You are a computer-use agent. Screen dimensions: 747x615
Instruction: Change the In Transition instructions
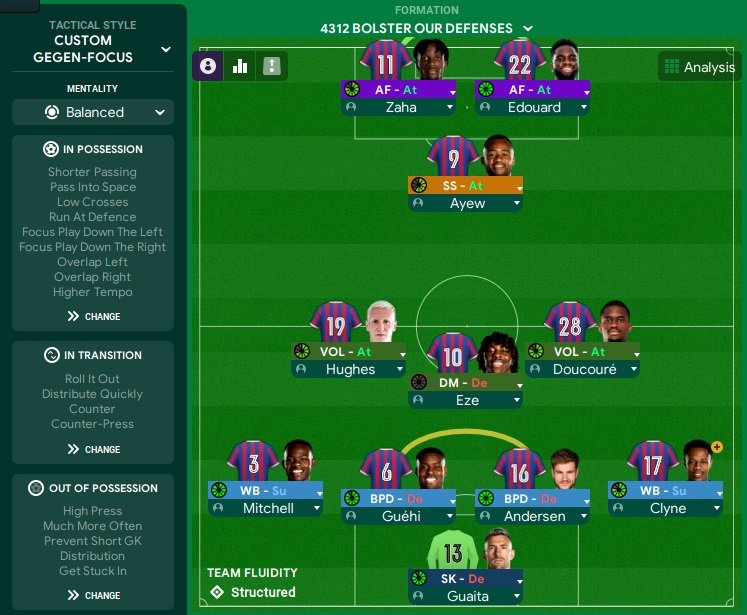click(93, 449)
